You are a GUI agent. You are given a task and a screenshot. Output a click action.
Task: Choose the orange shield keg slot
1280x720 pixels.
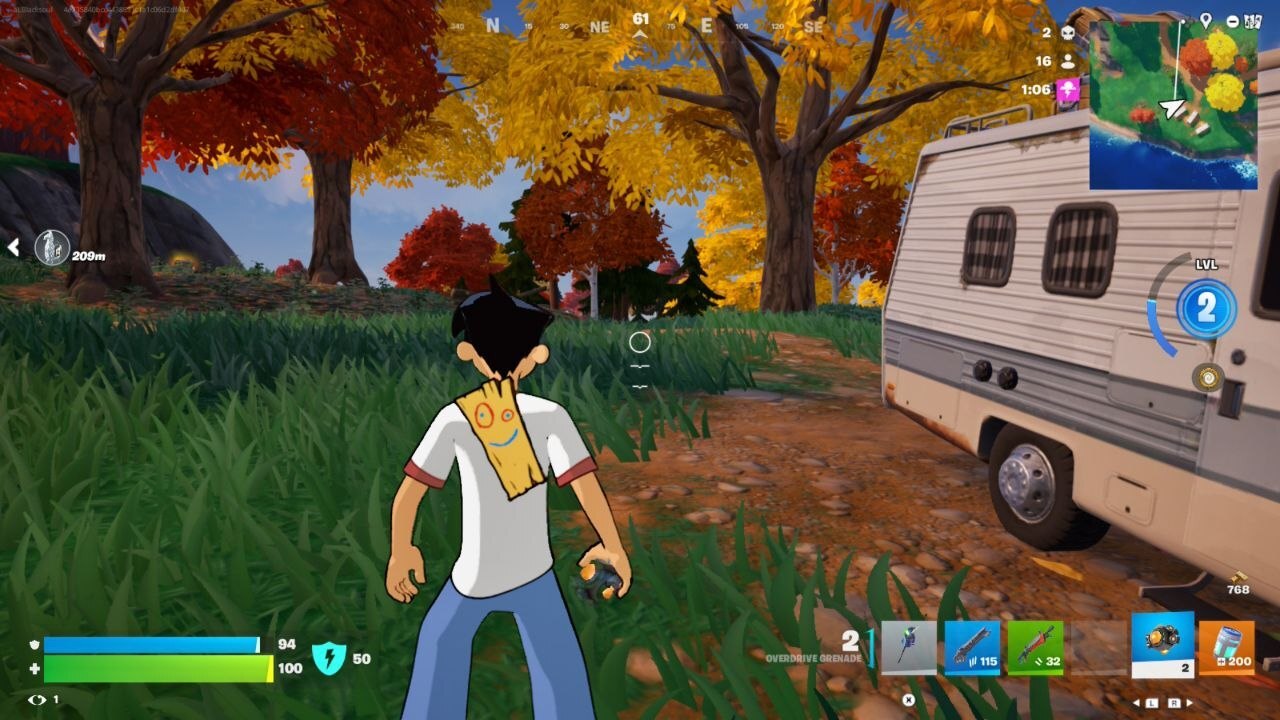pos(1226,647)
